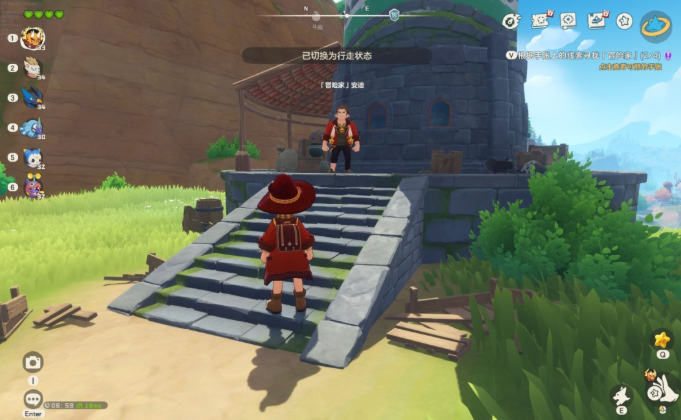The width and height of the screenshot is (681, 420).
Task: Open the target-marked book icon
Action: (x=569, y=20)
